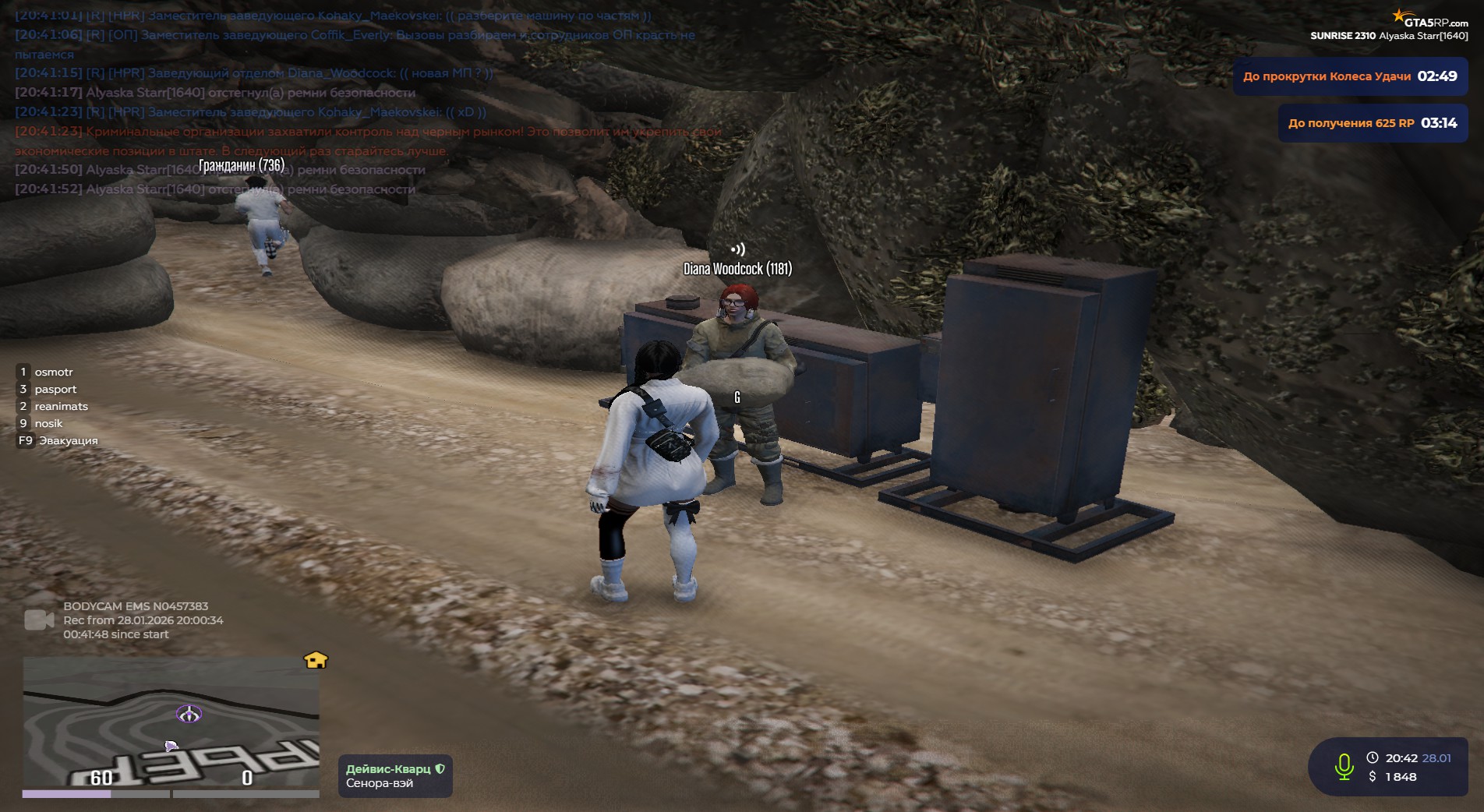This screenshot has width=1484, height=812.
Task: Choose the reanimats quick action entry
Action: (61, 407)
